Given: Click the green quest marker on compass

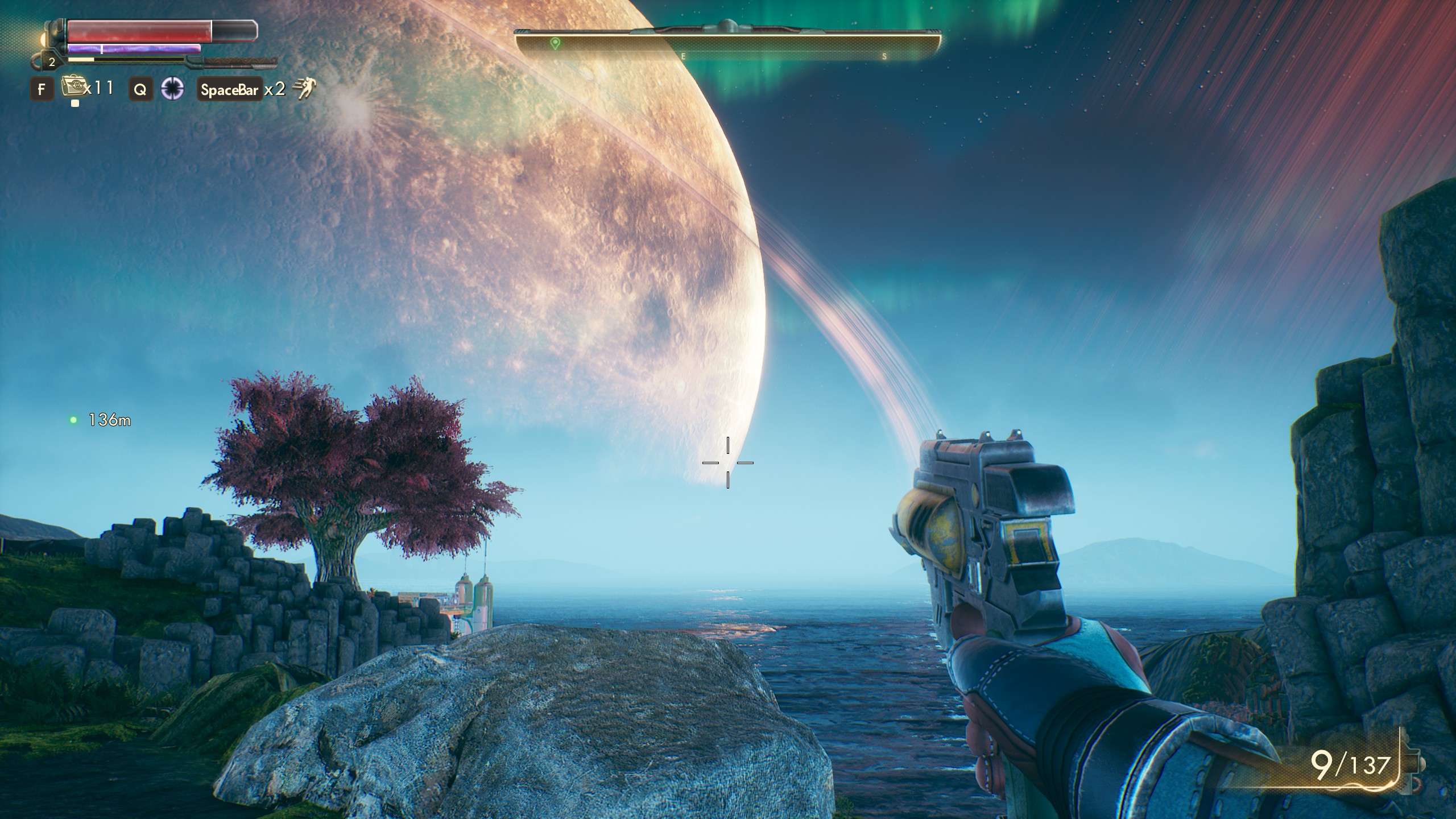Looking at the screenshot, I should pyautogui.click(x=555, y=43).
